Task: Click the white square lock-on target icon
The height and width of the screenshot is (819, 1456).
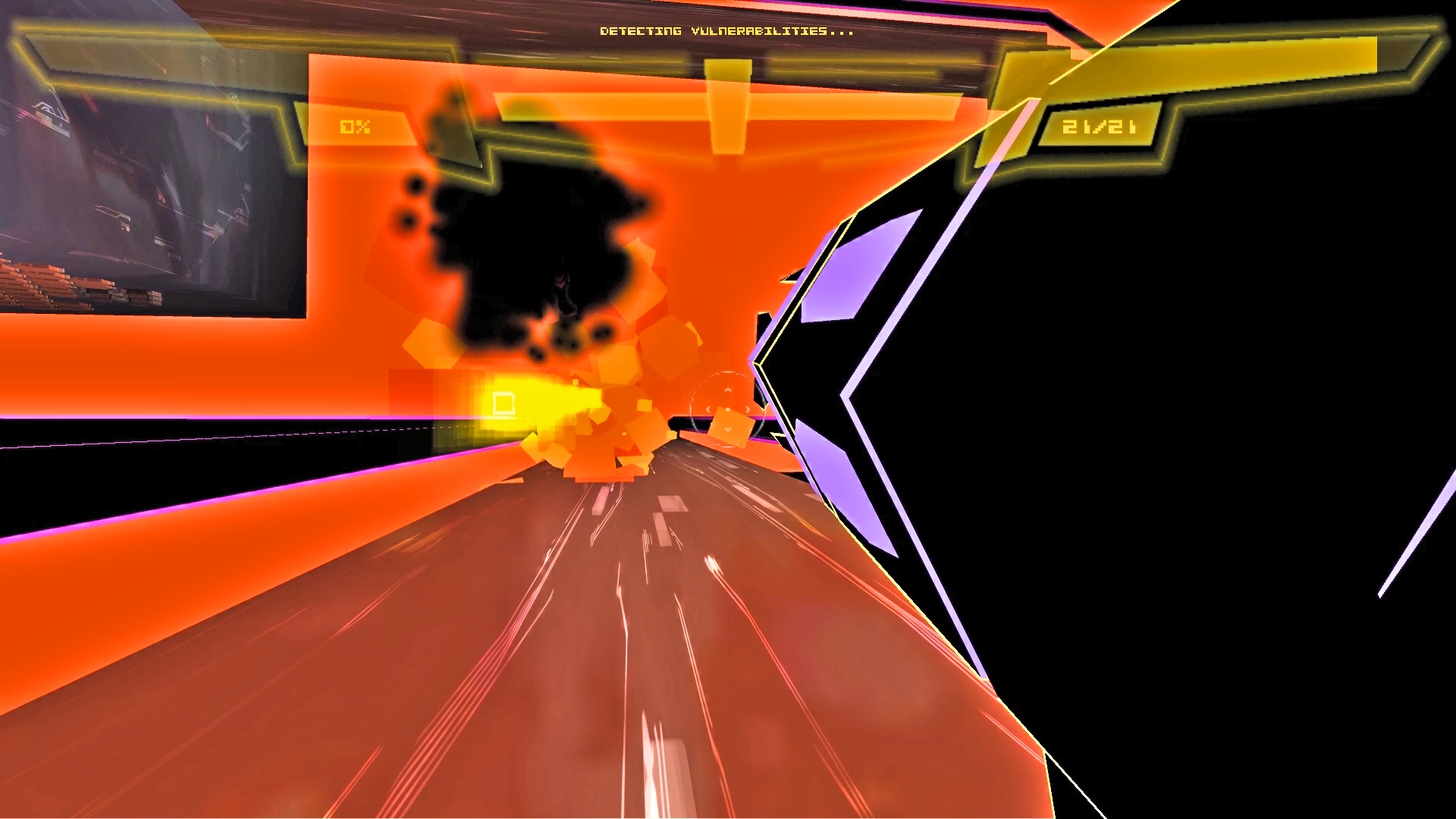Action: (x=503, y=403)
